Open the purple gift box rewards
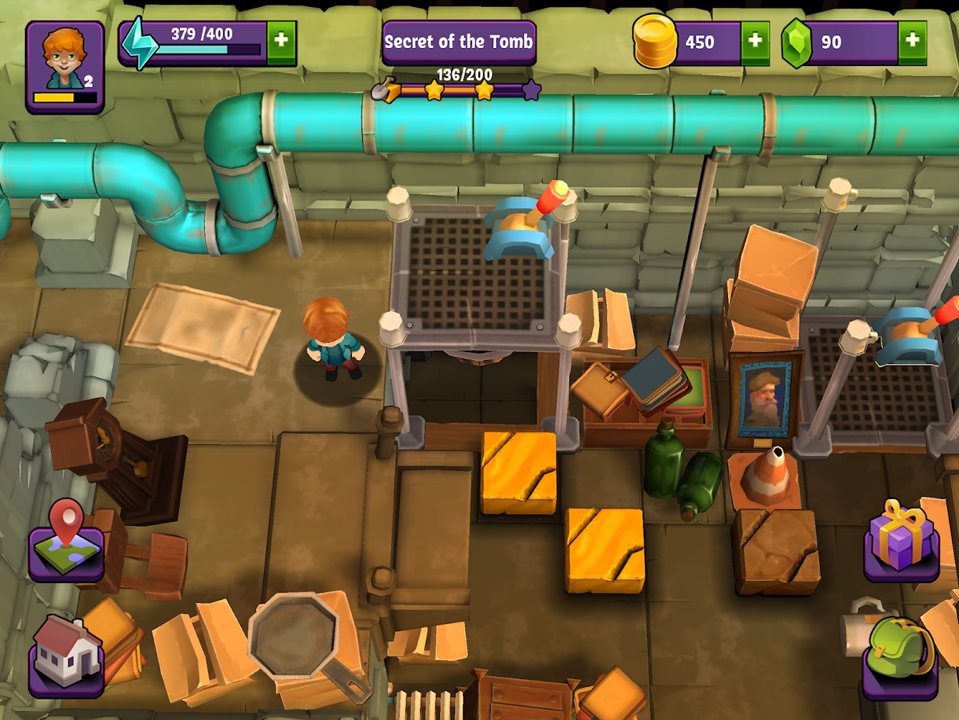Image resolution: width=959 pixels, height=720 pixels. 900,539
